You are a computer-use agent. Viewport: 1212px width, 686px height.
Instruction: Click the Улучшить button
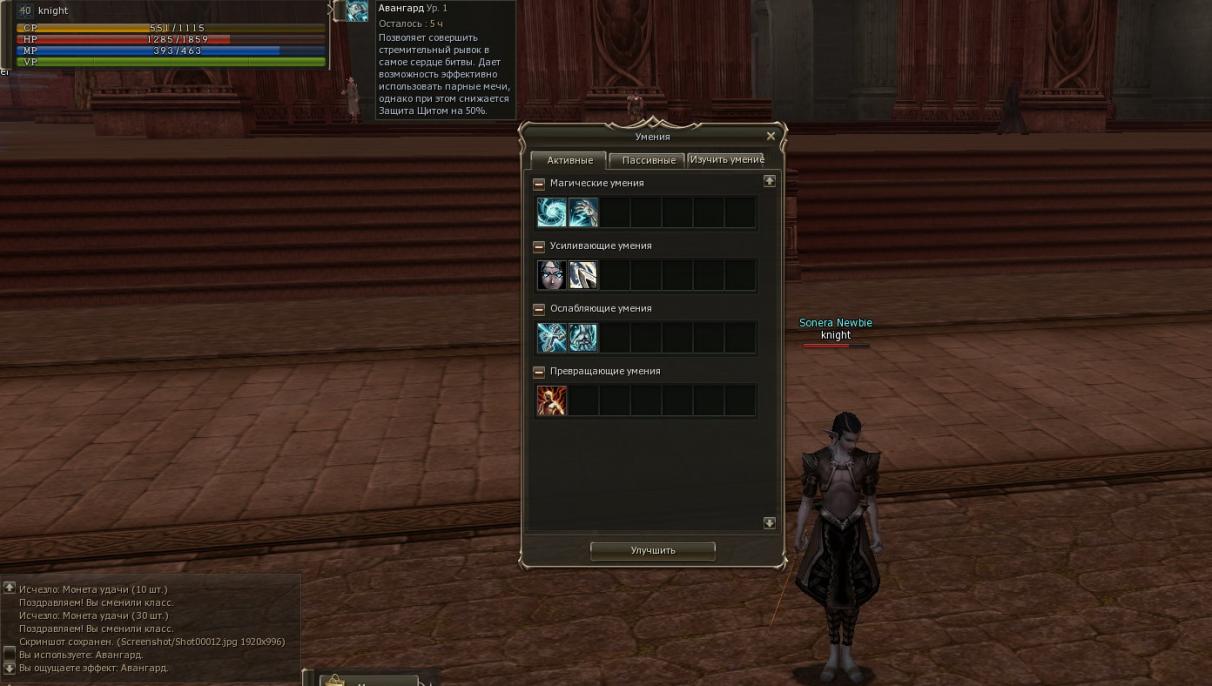(x=653, y=550)
